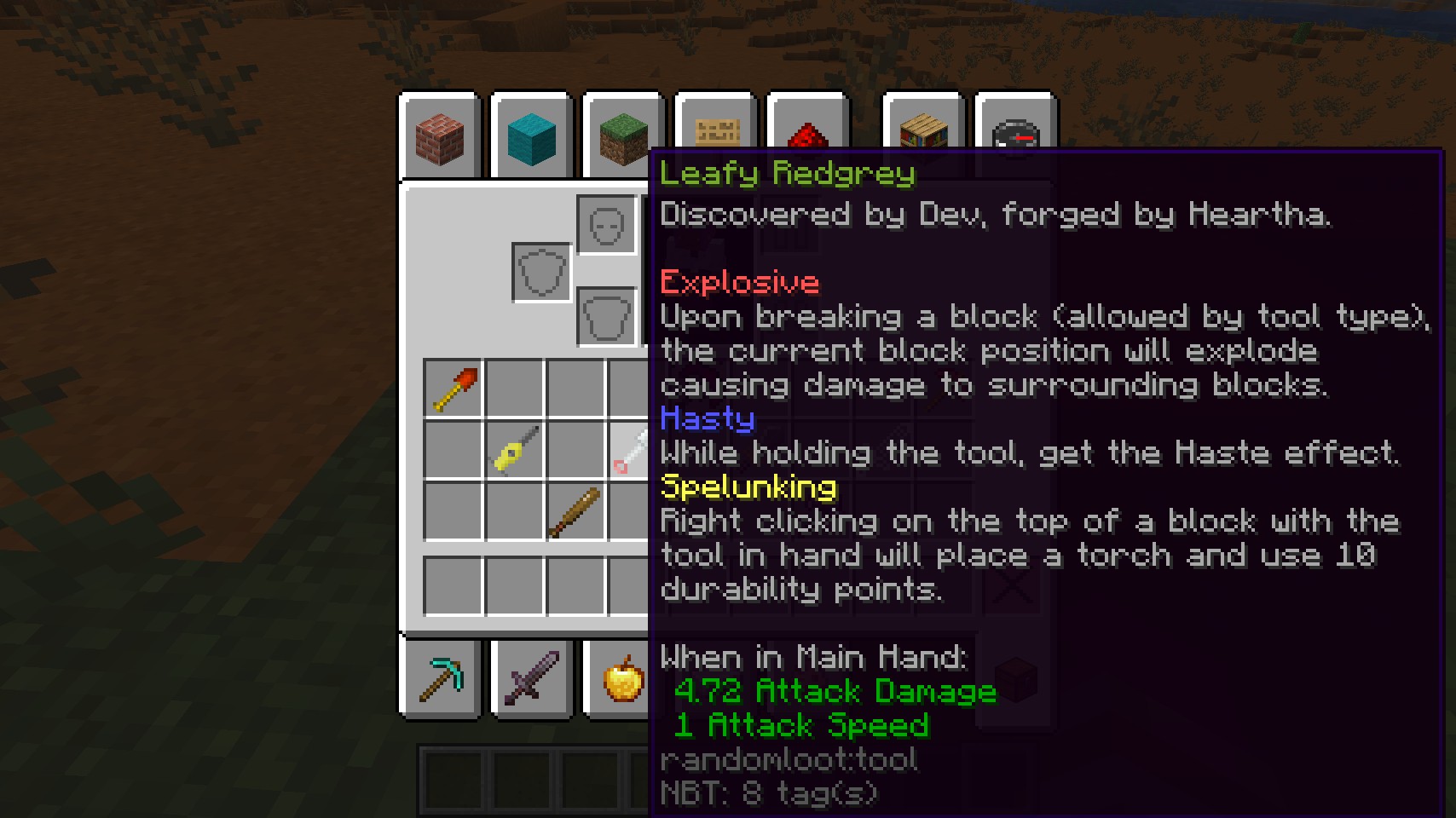Pick up the red-headed shovel with gold handle
Image resolution: width=1456 pixels, height=818 pixels.
pyautogui.click(x=454, y=389)
